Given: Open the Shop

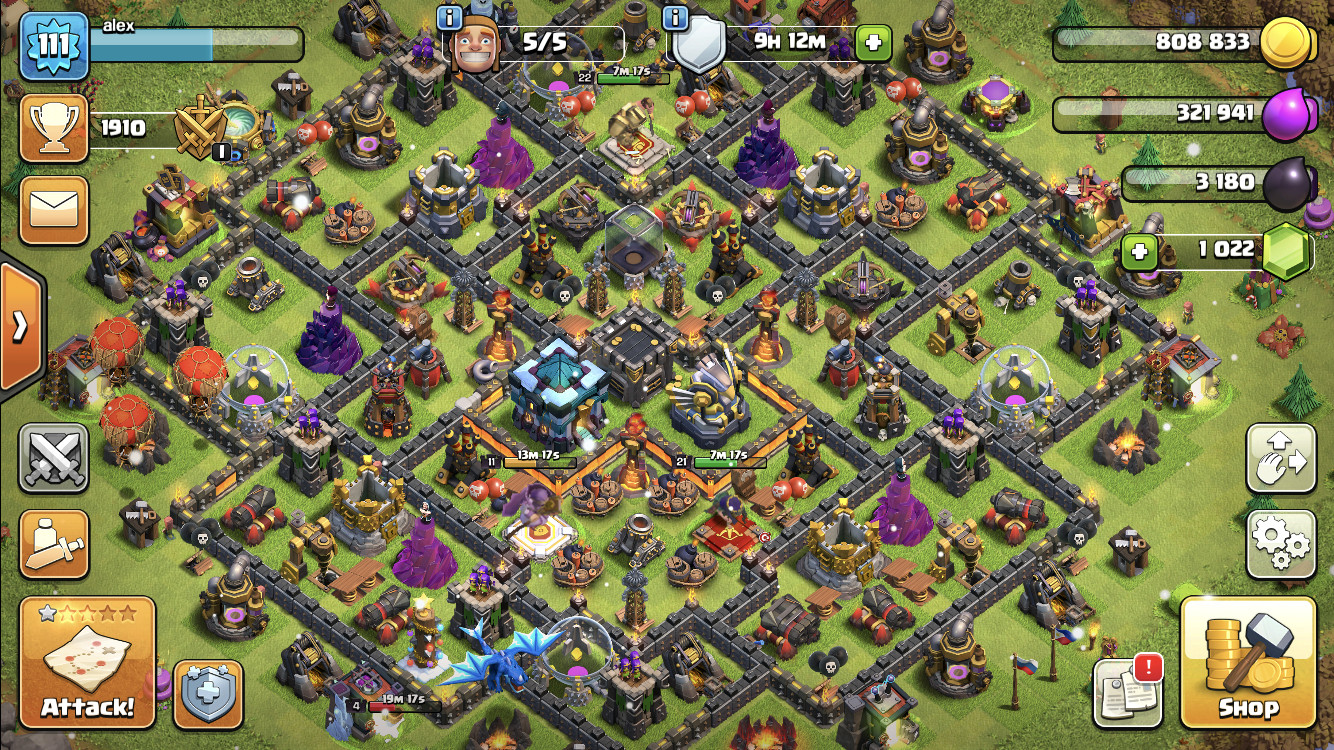Looking at the screenshot, I should tap(1248, 662).
